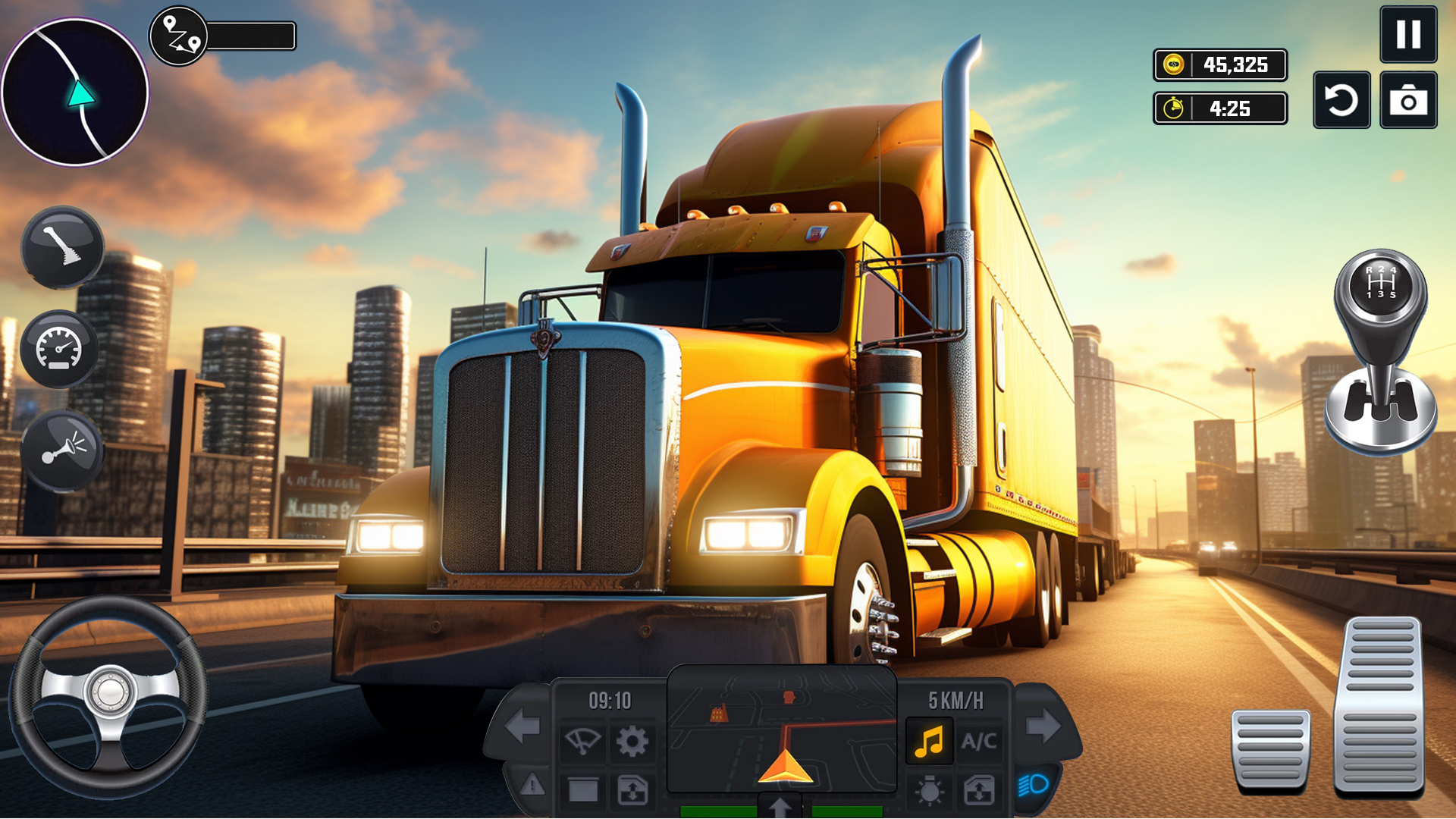The width and height of the screenshot is (1456, 819).
Task: Select the gear shift mode icon
Action: pos(62,248)
